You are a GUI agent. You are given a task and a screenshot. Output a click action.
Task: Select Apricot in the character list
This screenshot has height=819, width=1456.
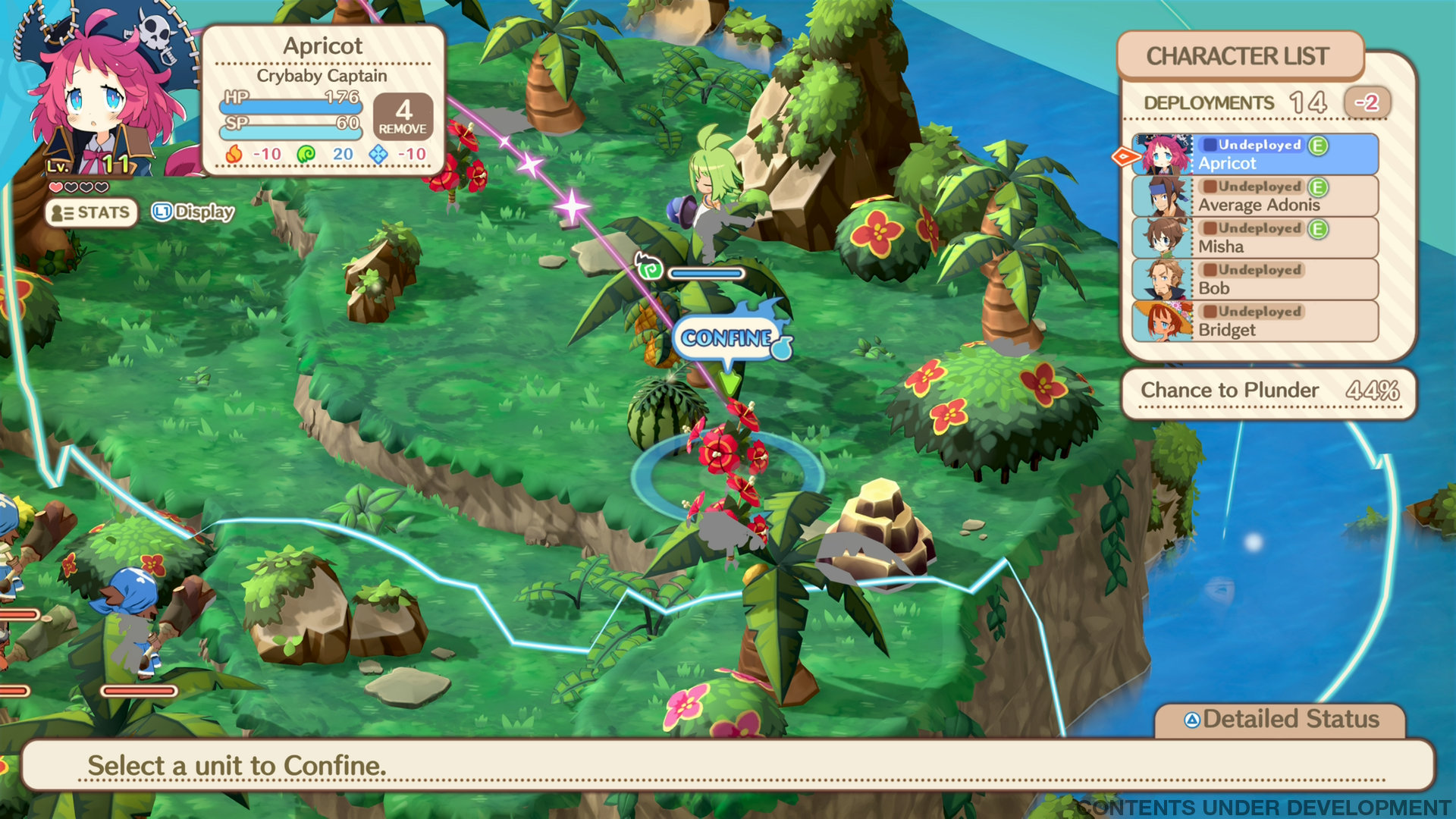(x=1255, y=155)
